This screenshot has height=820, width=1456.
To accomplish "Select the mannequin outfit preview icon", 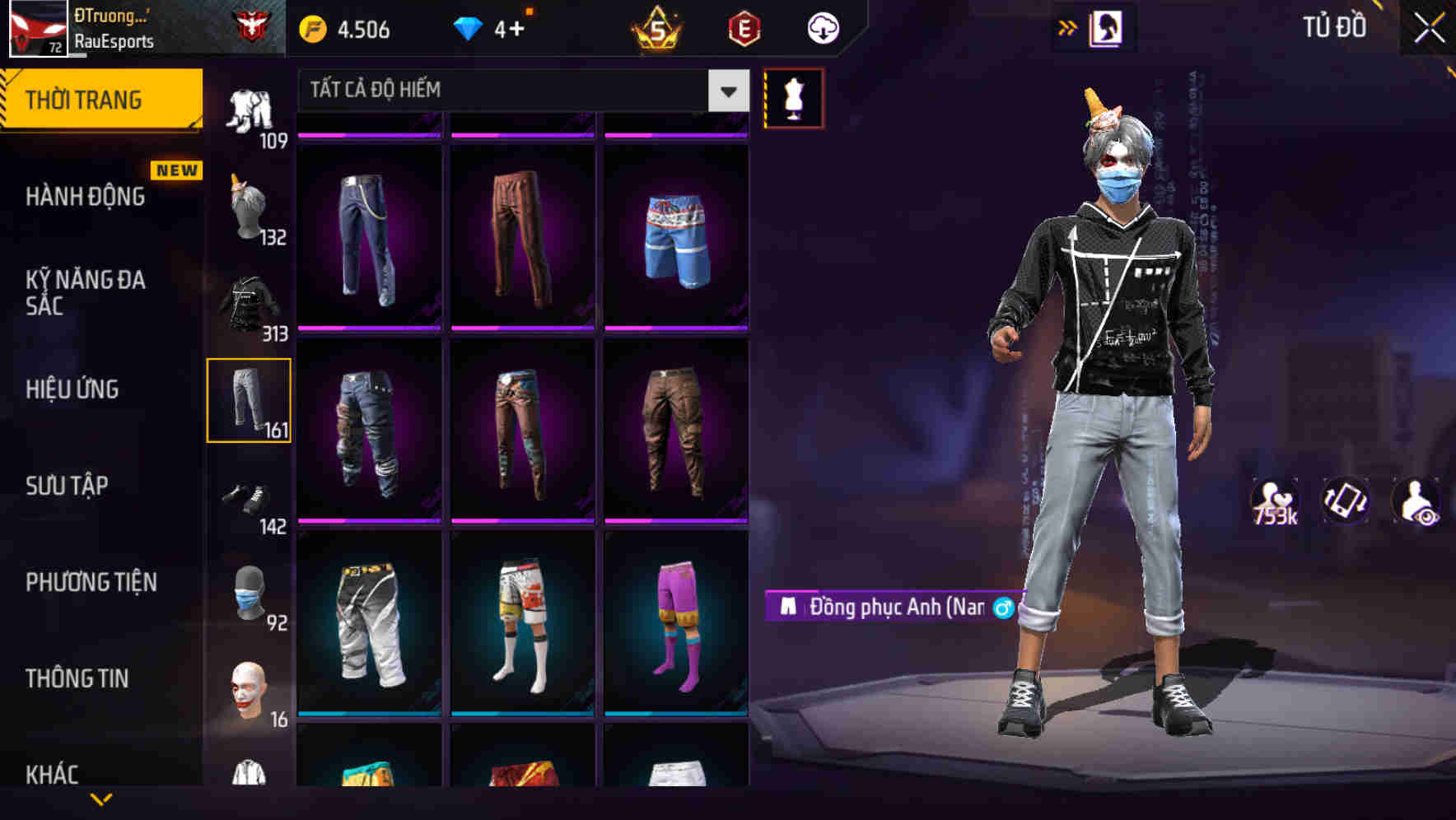I will click(793, 99).
